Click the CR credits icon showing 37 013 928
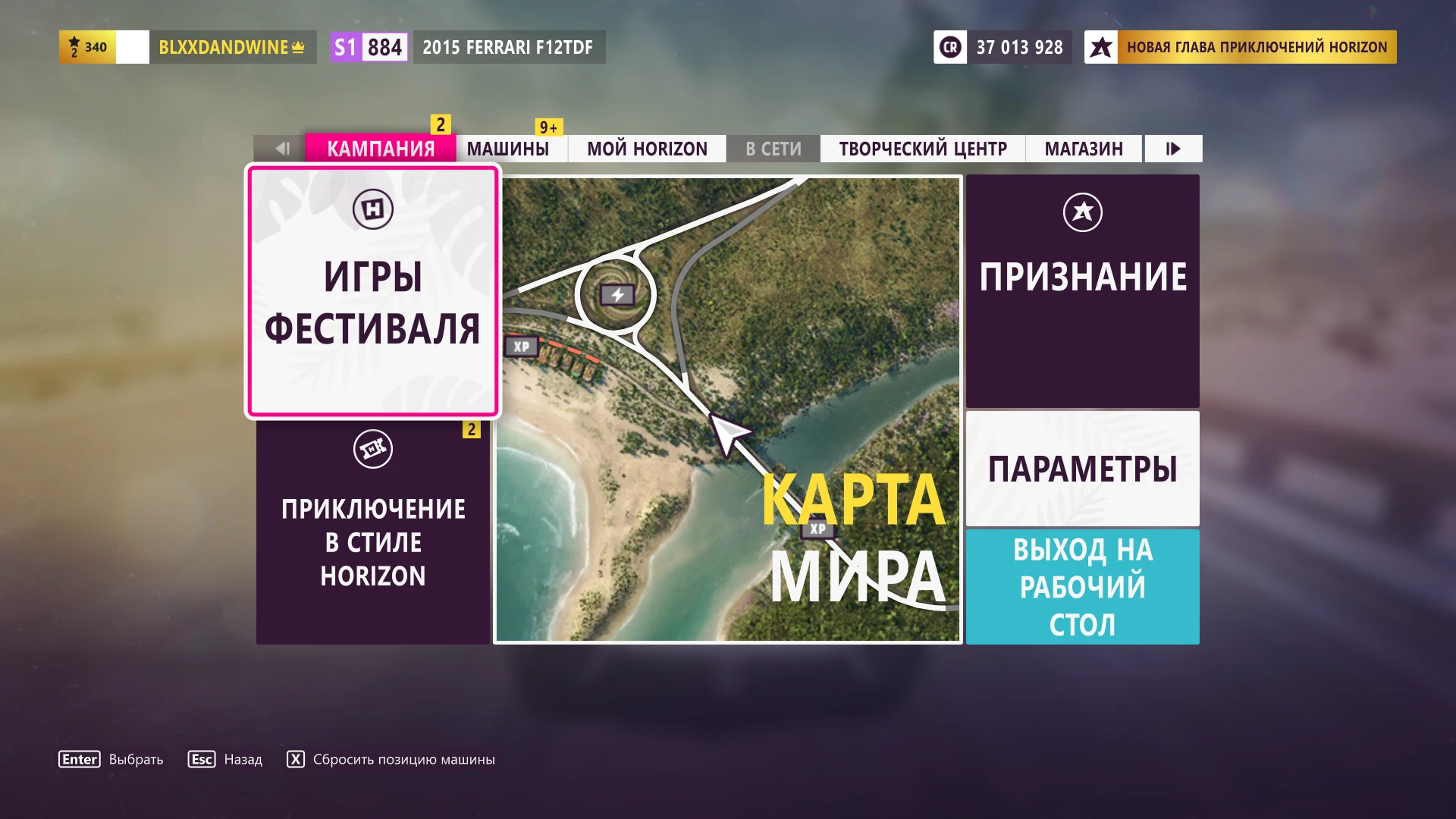Image resolution: width=1456 pixels, height=819 pixels. tap(949, 47)
